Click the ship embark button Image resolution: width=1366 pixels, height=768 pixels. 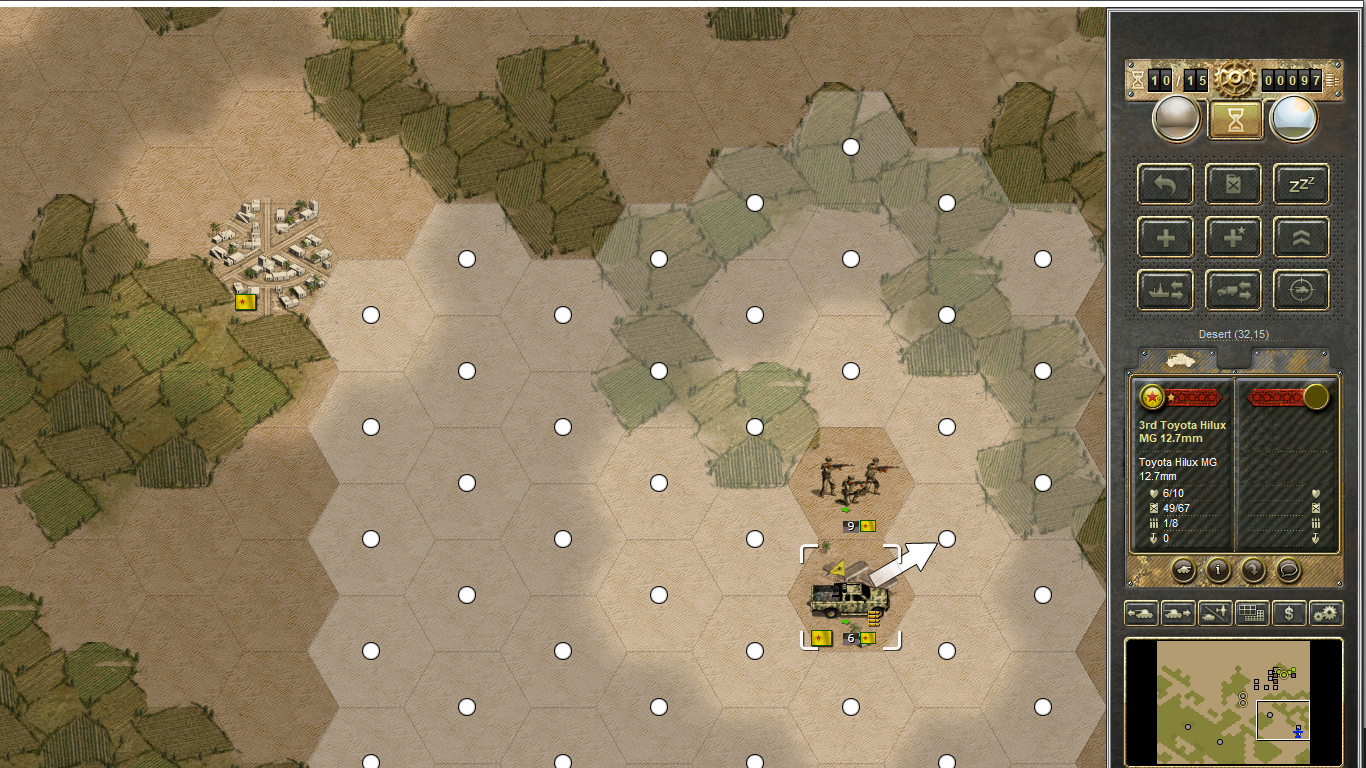point(1165,291)
